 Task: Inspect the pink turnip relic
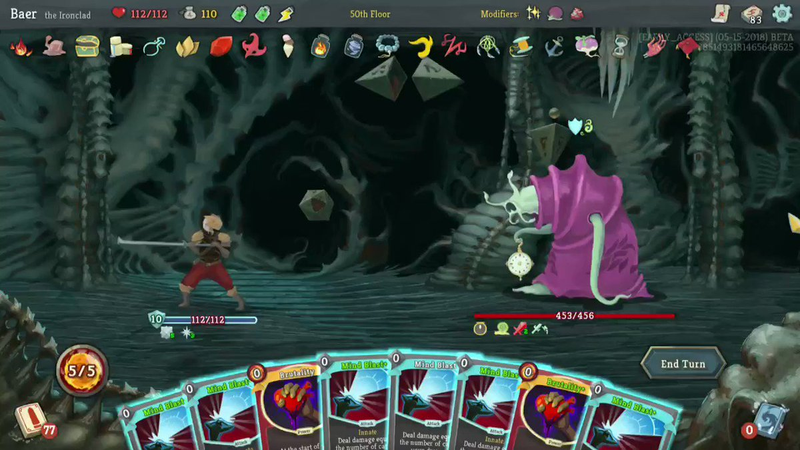tap(589, 46)
